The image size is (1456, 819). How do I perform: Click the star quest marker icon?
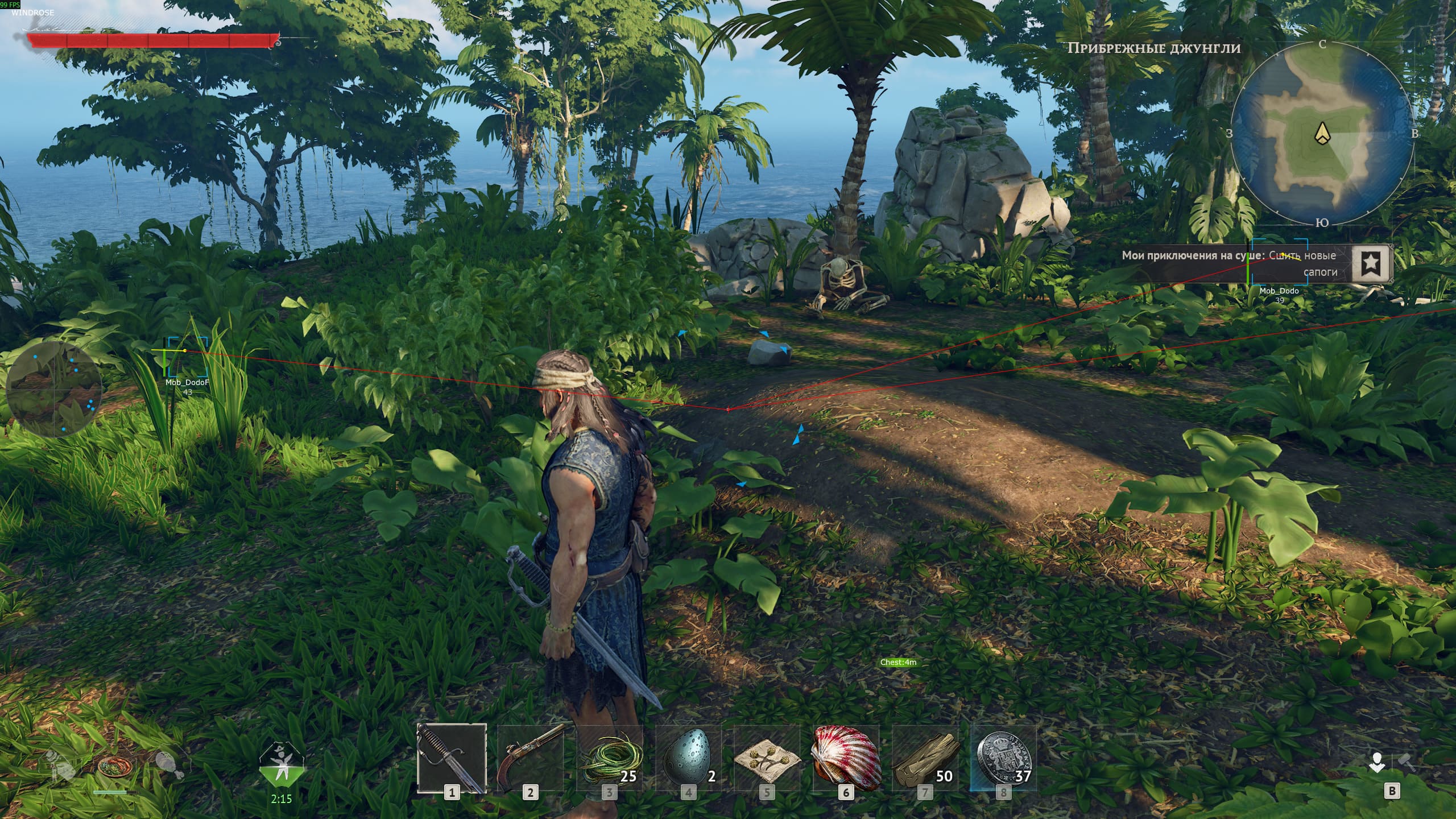pyautogui.click(x=1371, y=263)
